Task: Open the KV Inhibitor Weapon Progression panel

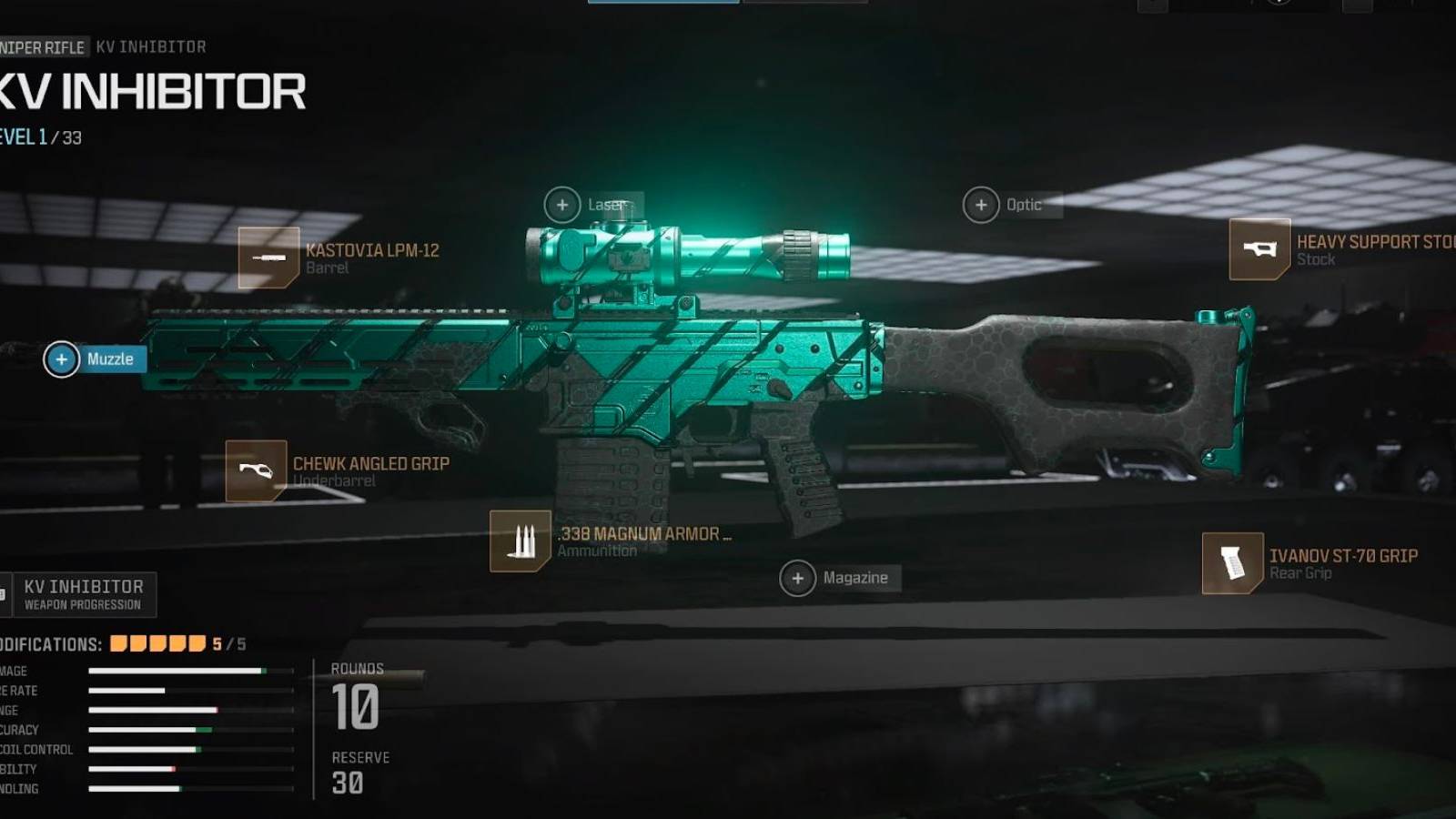Action: click(82, 592)
